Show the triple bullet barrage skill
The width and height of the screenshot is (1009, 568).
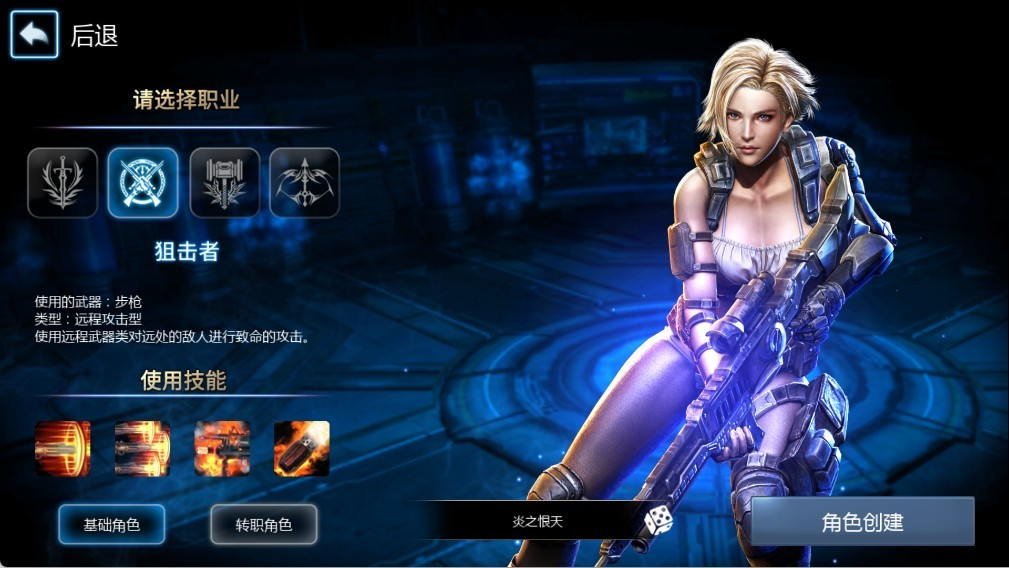[143, 448]
